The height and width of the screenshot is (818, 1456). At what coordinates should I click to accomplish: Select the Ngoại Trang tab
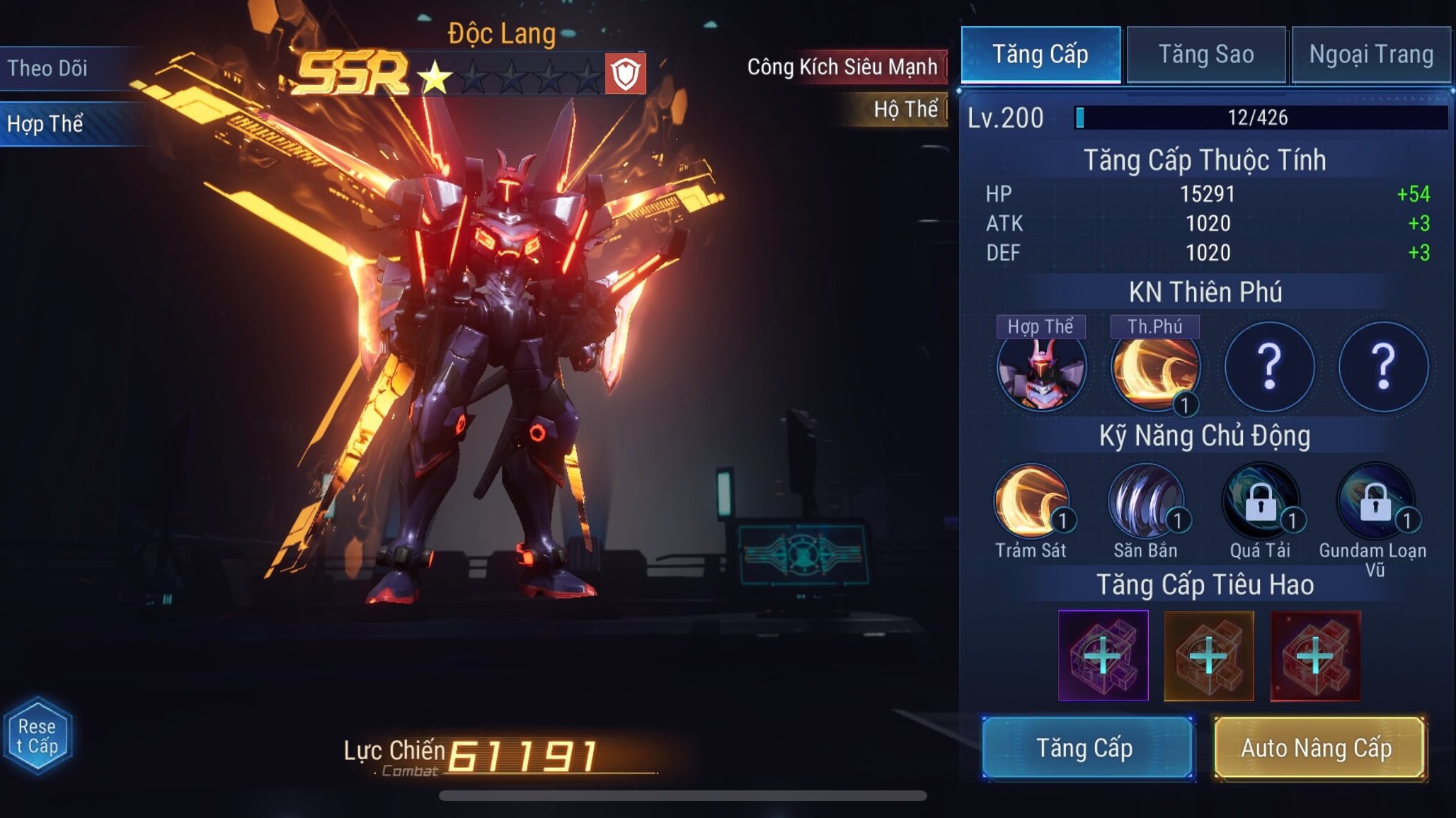coord(1371,55)
